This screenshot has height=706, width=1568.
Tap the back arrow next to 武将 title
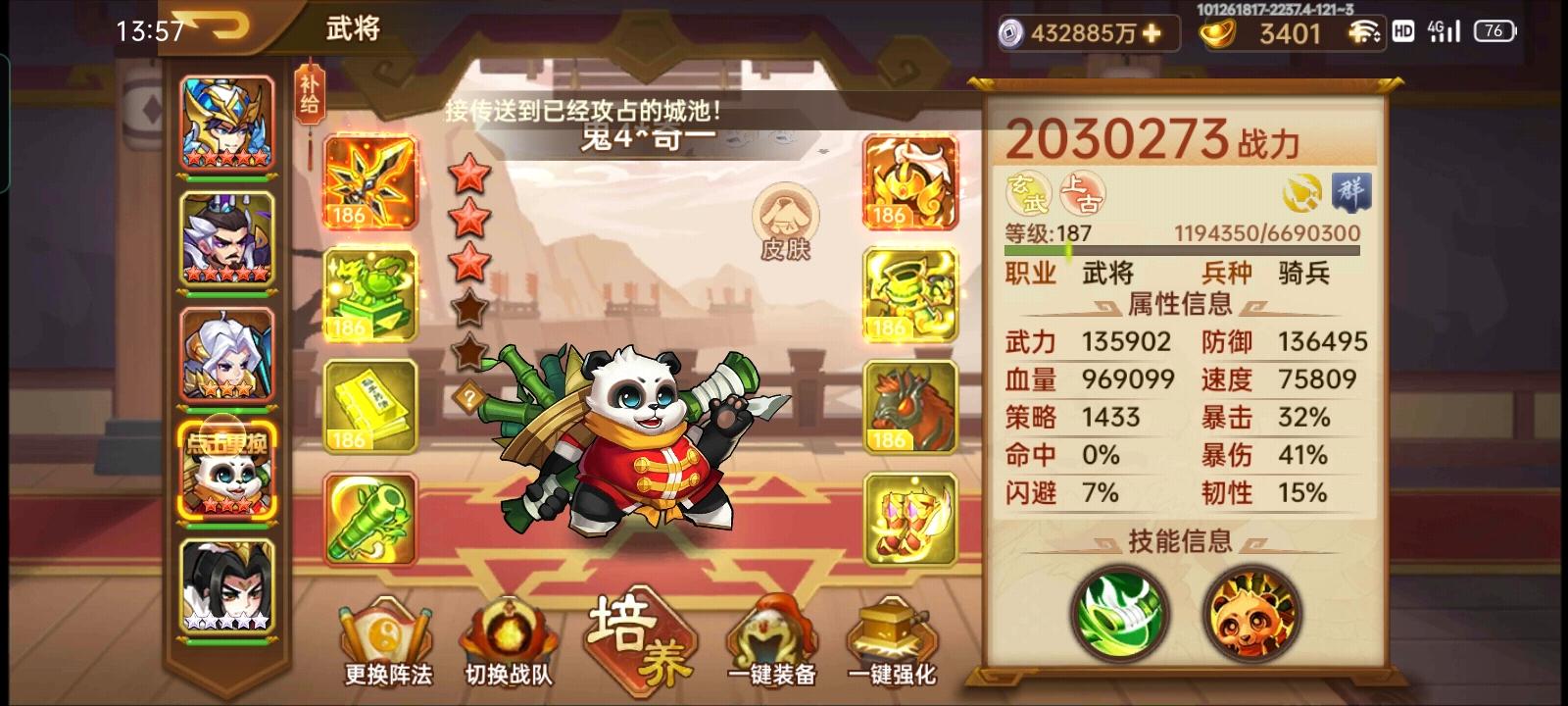tap(220, 26)
